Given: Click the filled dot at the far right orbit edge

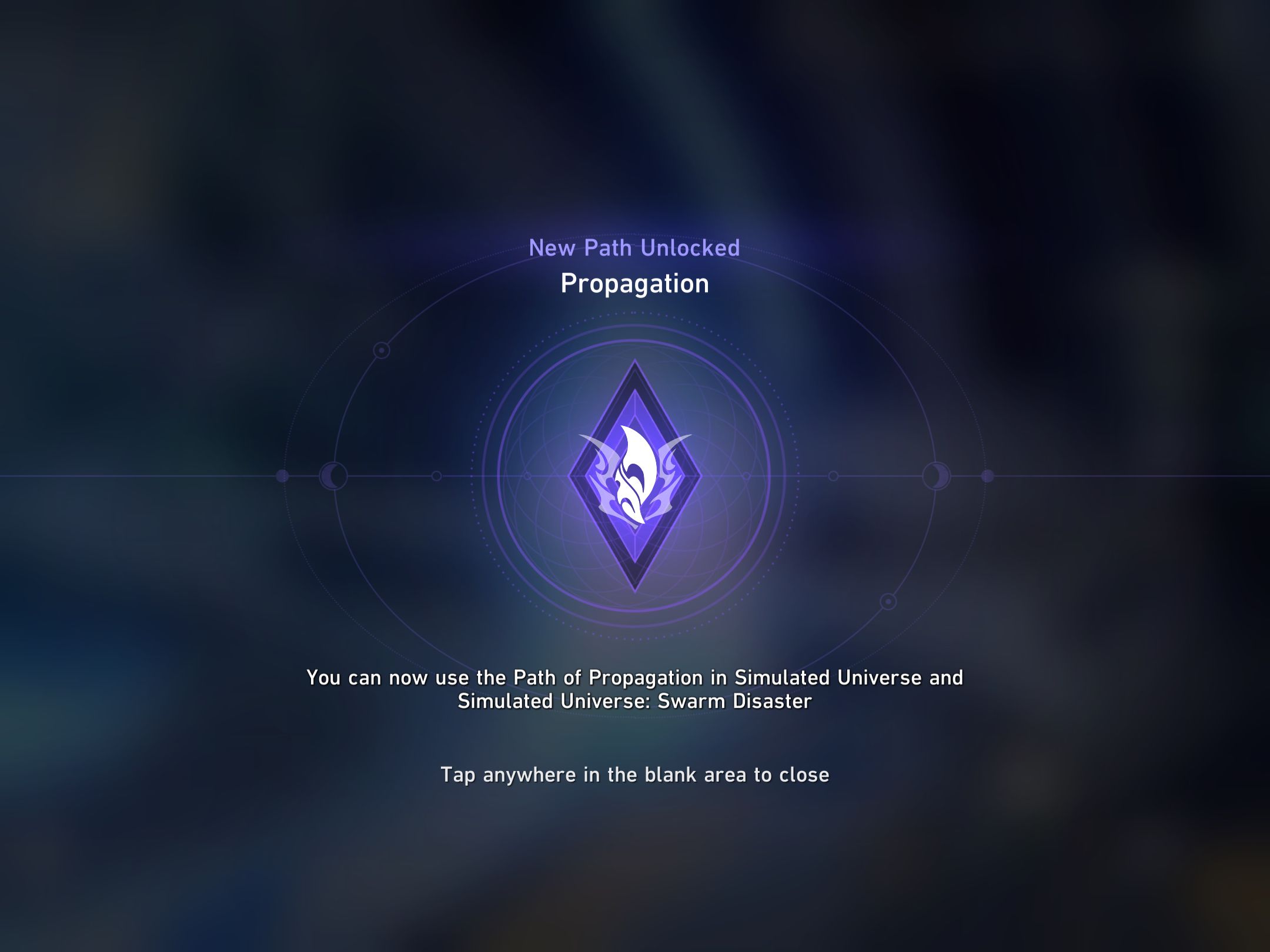Looking at the screenshot, I should [987, 476].
